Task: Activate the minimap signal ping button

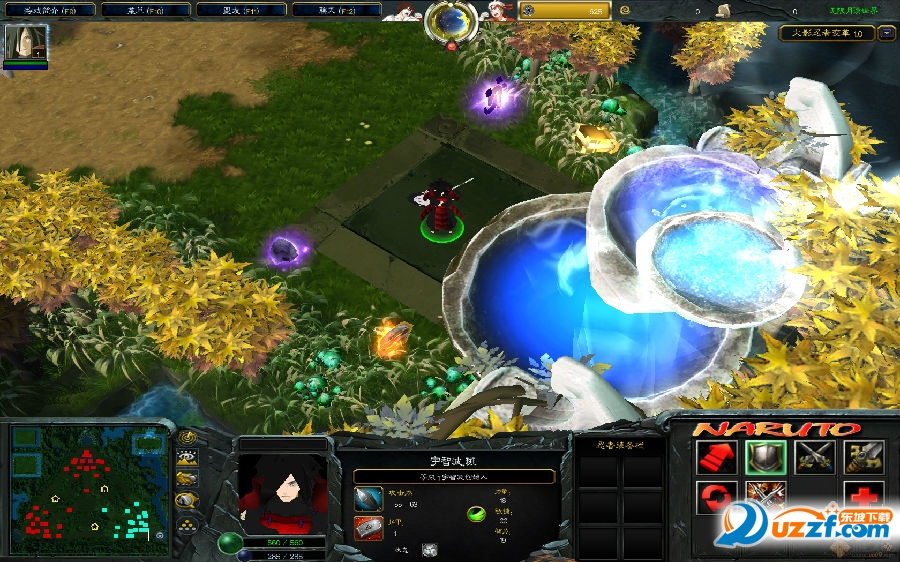Action: click(187, 437)
